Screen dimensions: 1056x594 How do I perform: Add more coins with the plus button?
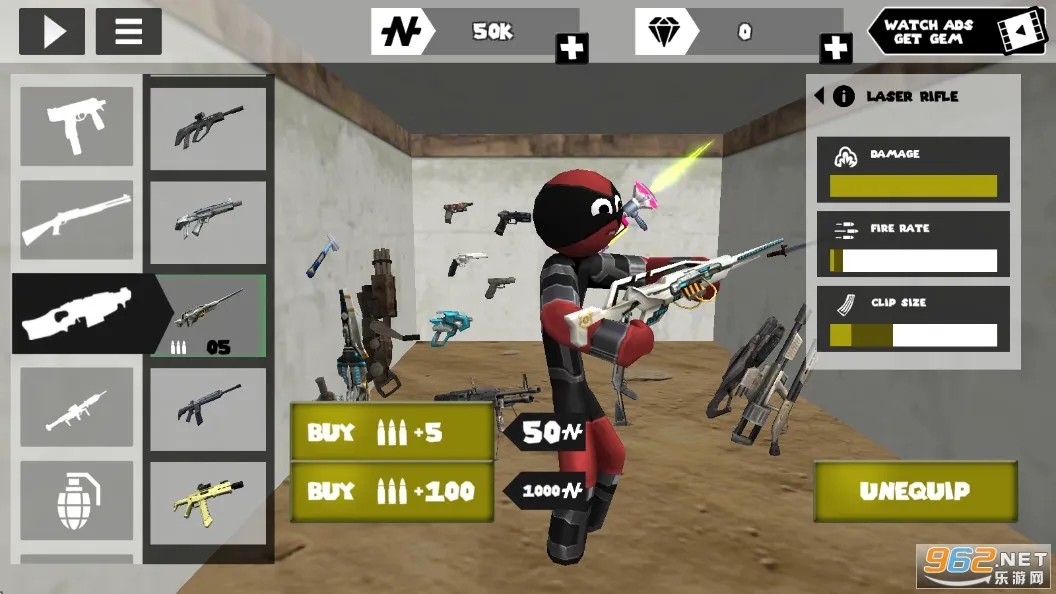tap(572, 48)
